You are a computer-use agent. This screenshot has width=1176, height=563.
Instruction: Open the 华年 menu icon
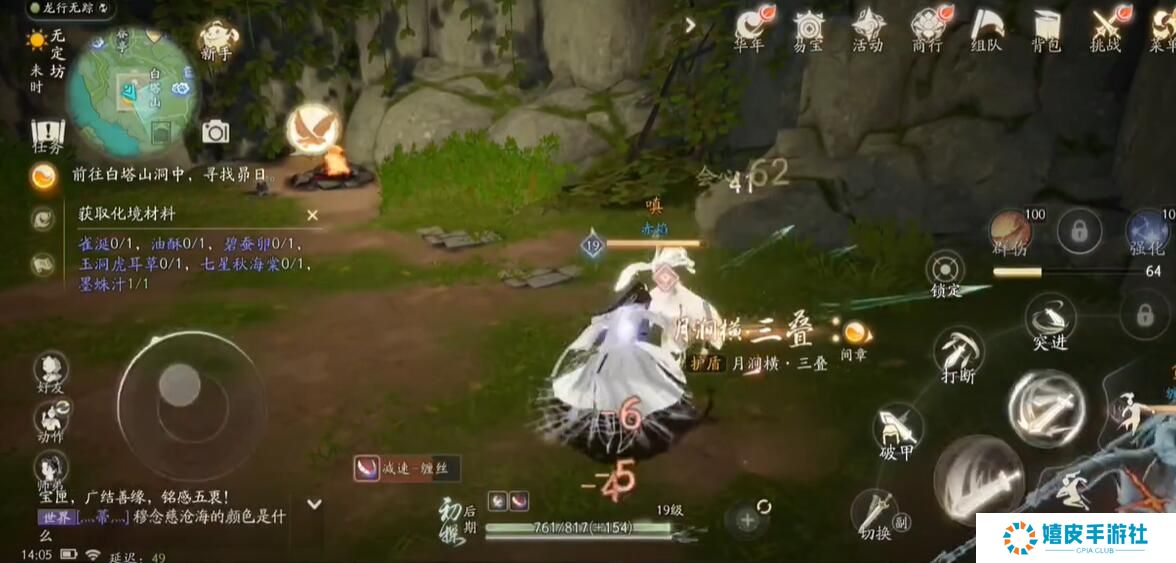(749, 28)
